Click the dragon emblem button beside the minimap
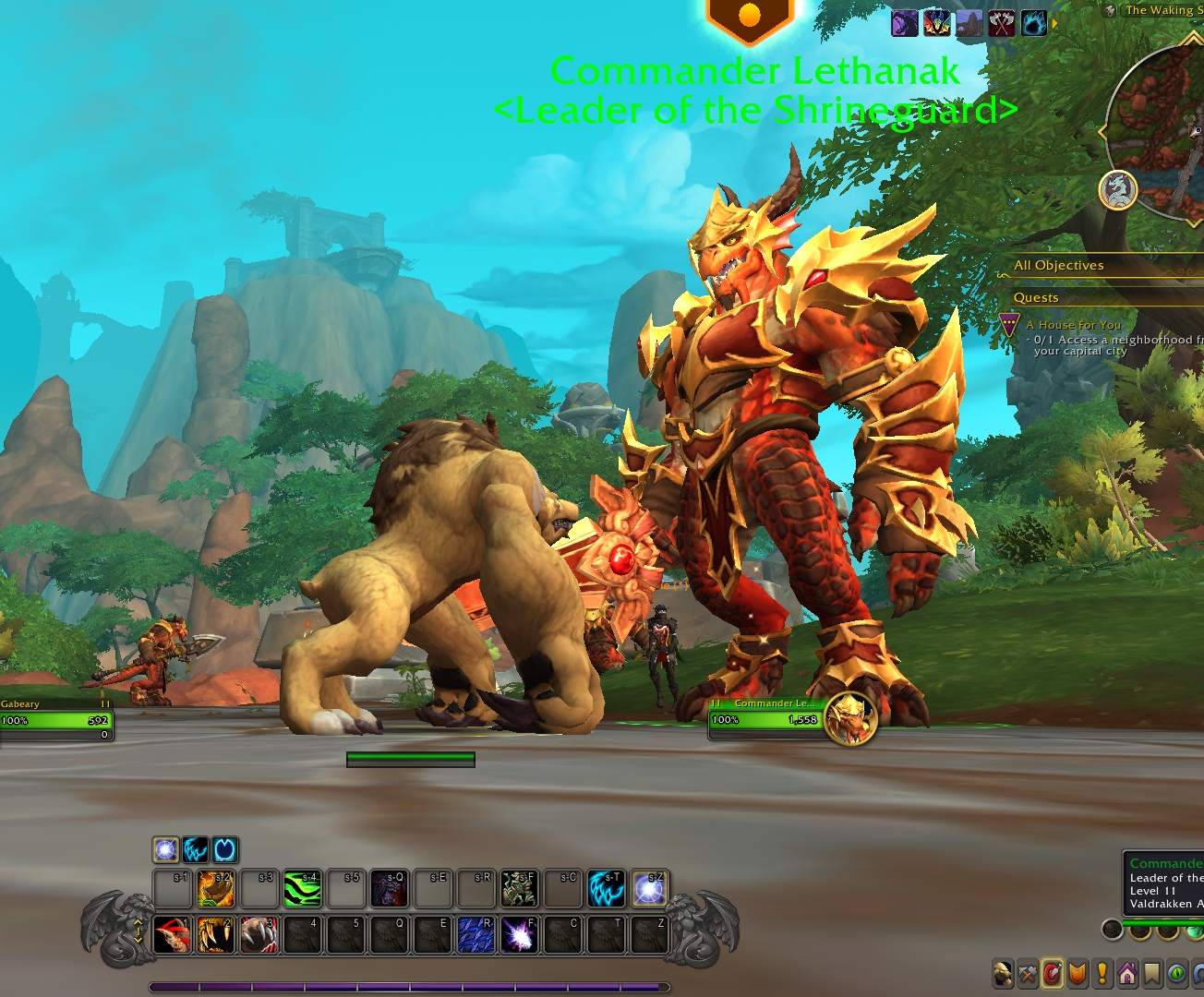 click(1118, 190)
